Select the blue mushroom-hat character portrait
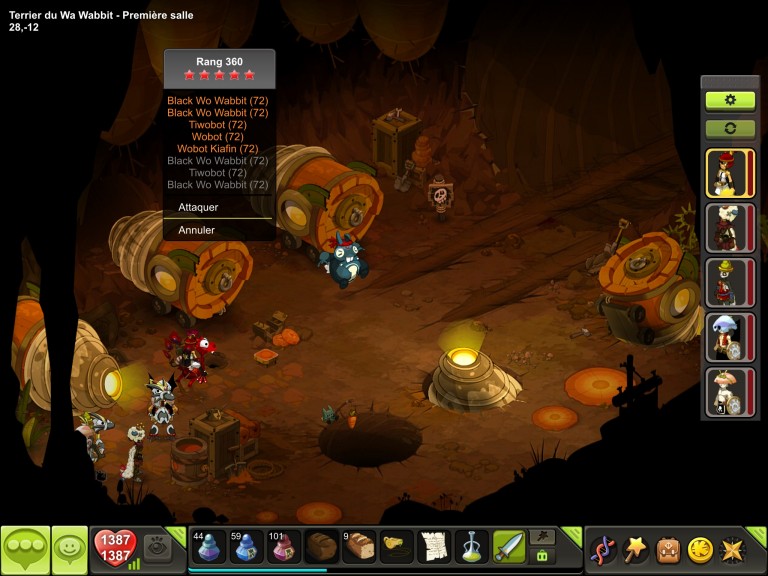768x576 pixels. 730,337
